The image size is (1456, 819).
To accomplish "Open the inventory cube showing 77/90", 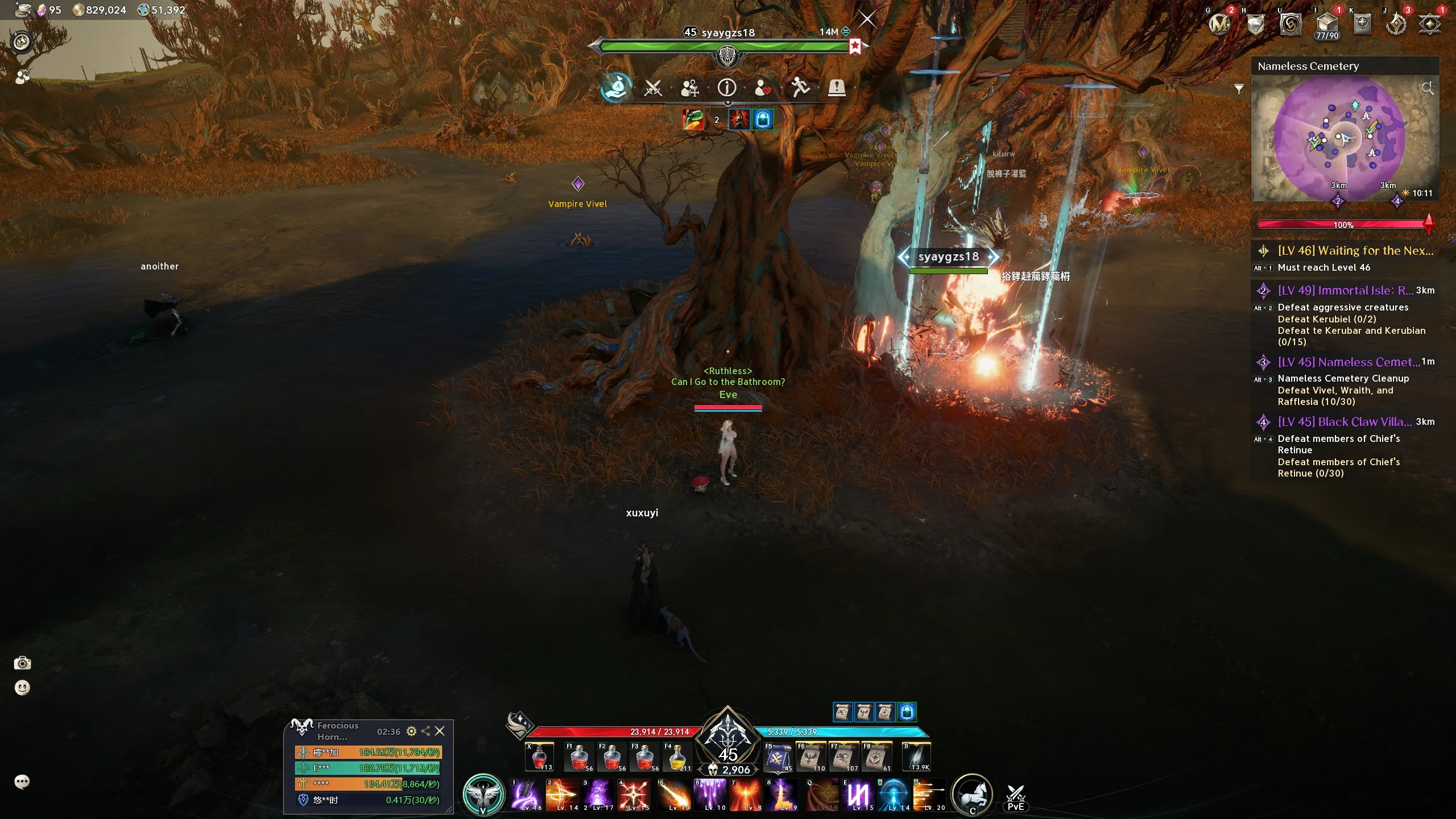I will 1327,25.
